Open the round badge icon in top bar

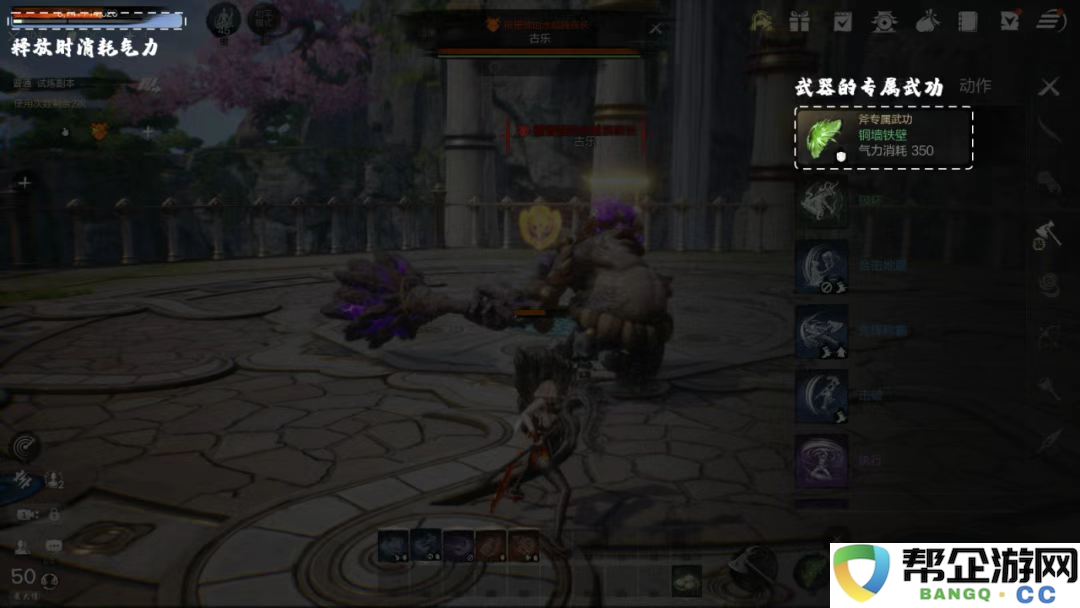(884, 21)
